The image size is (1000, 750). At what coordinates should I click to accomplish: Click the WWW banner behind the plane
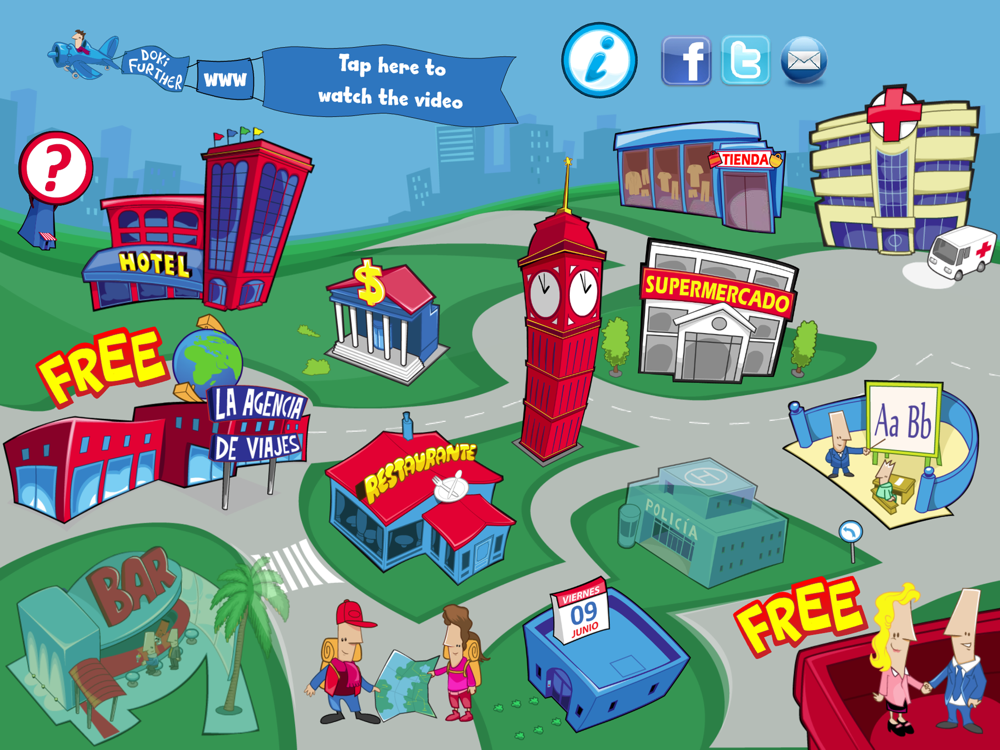tap(225, 77)
